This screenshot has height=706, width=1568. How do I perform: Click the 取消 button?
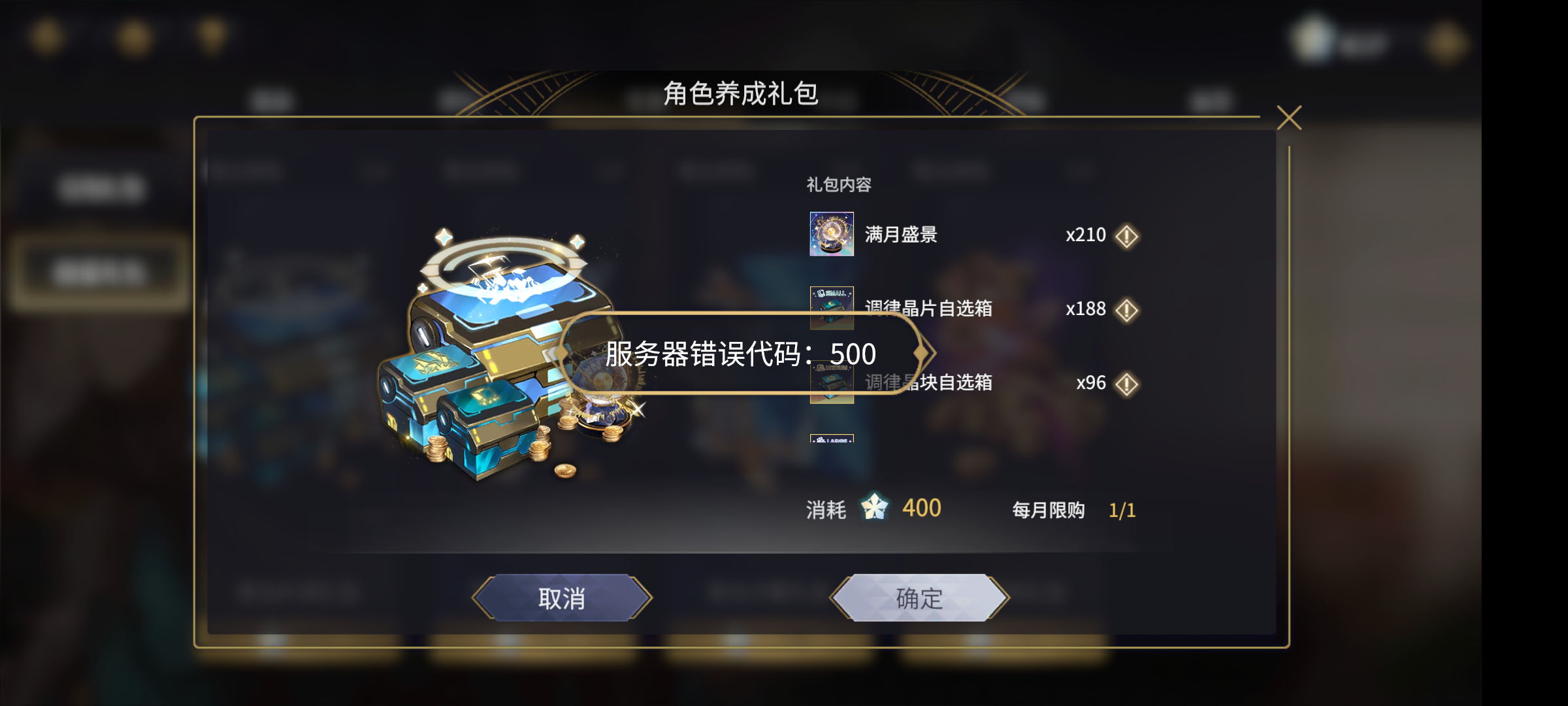(563, 597)
